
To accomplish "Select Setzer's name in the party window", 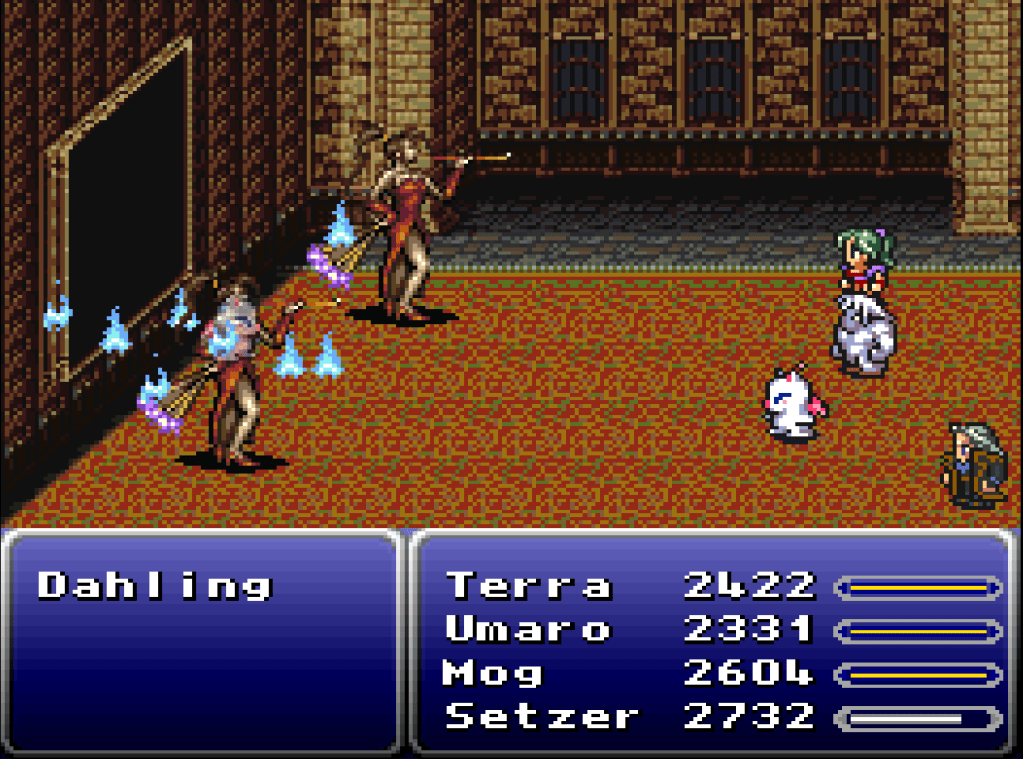I will [541, 717].
